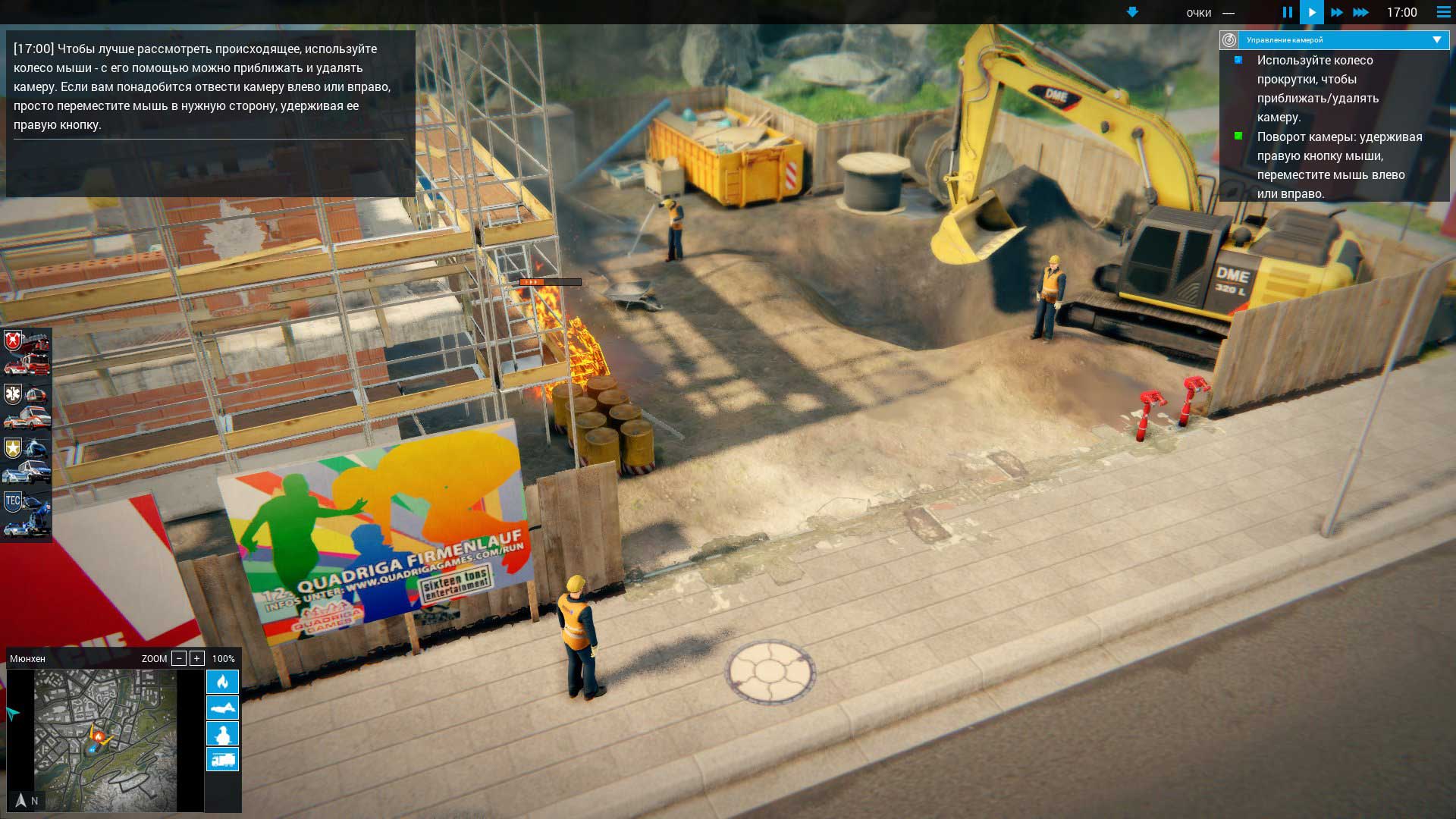
Task: Activate triple fast-forward speed
Action: pyautogui.click(x=1361, y=12)
